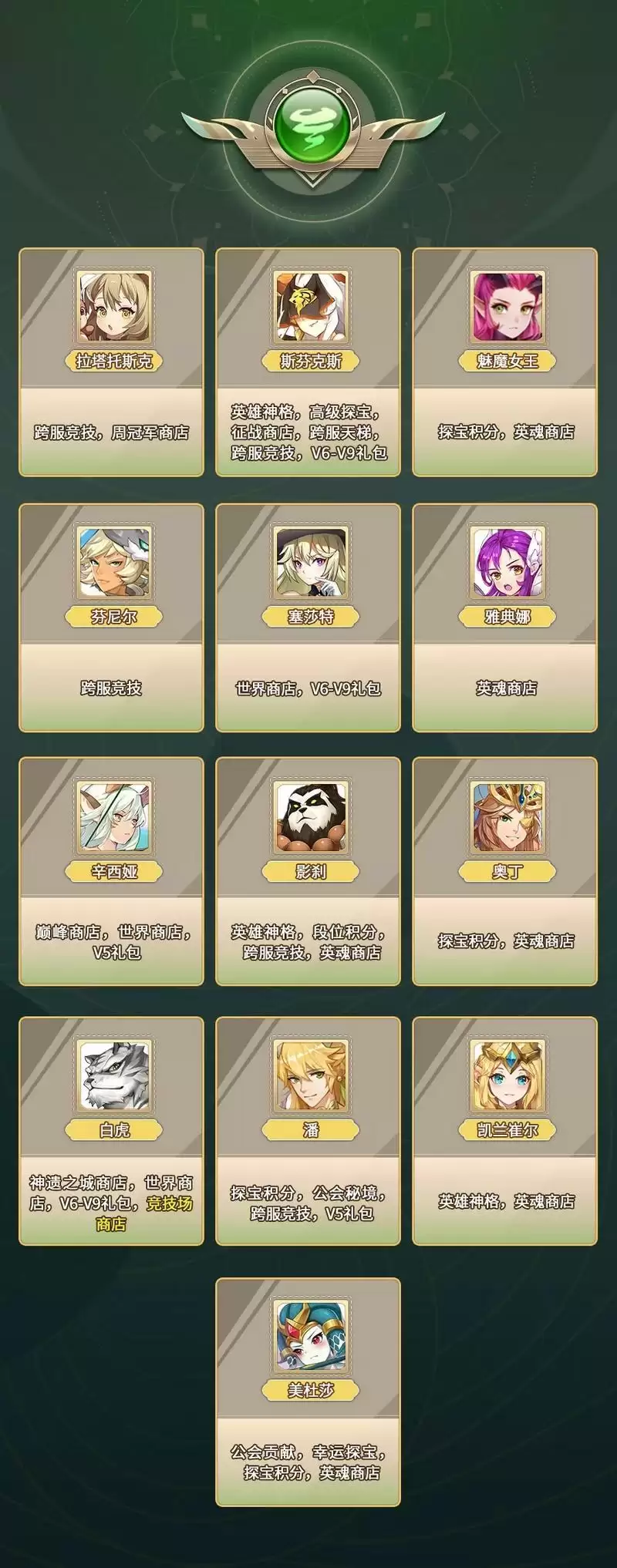Open the 美杜莎 hero portrait
The image size is (617, 1568).
click(311, 1337)
